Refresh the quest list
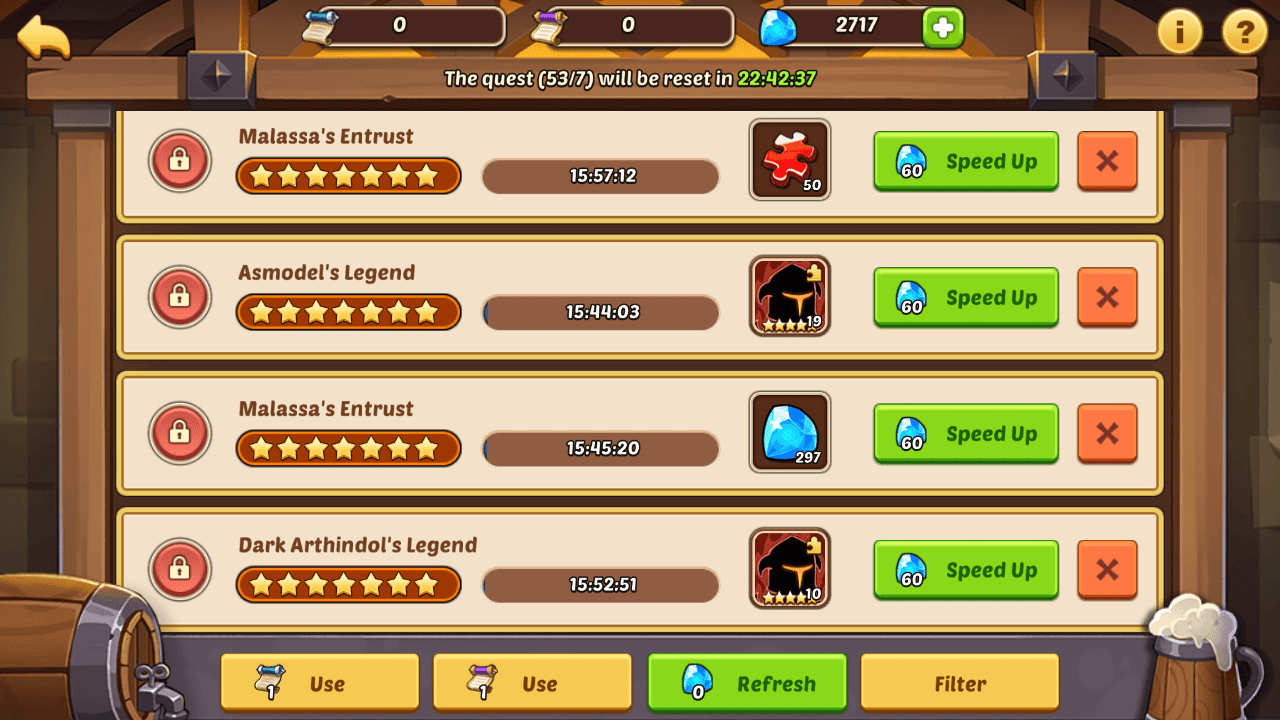The image size is (1280, 720). (x=746, y=682)
